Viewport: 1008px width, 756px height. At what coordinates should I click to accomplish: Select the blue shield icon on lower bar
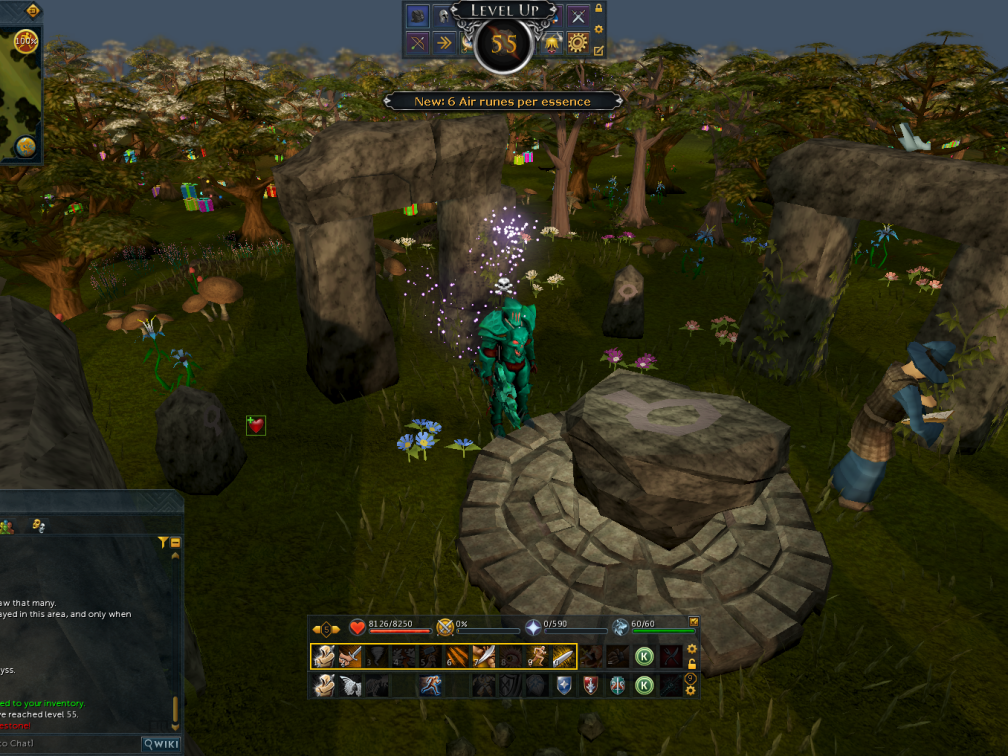pyautogui.click(x=564, y=685)
